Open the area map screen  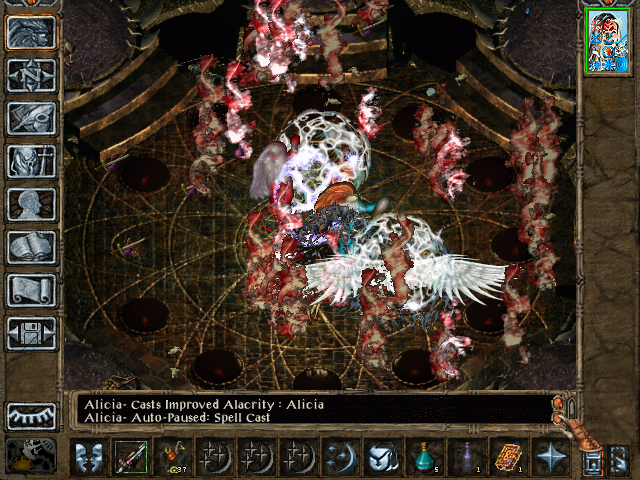[x=32, y=76]
